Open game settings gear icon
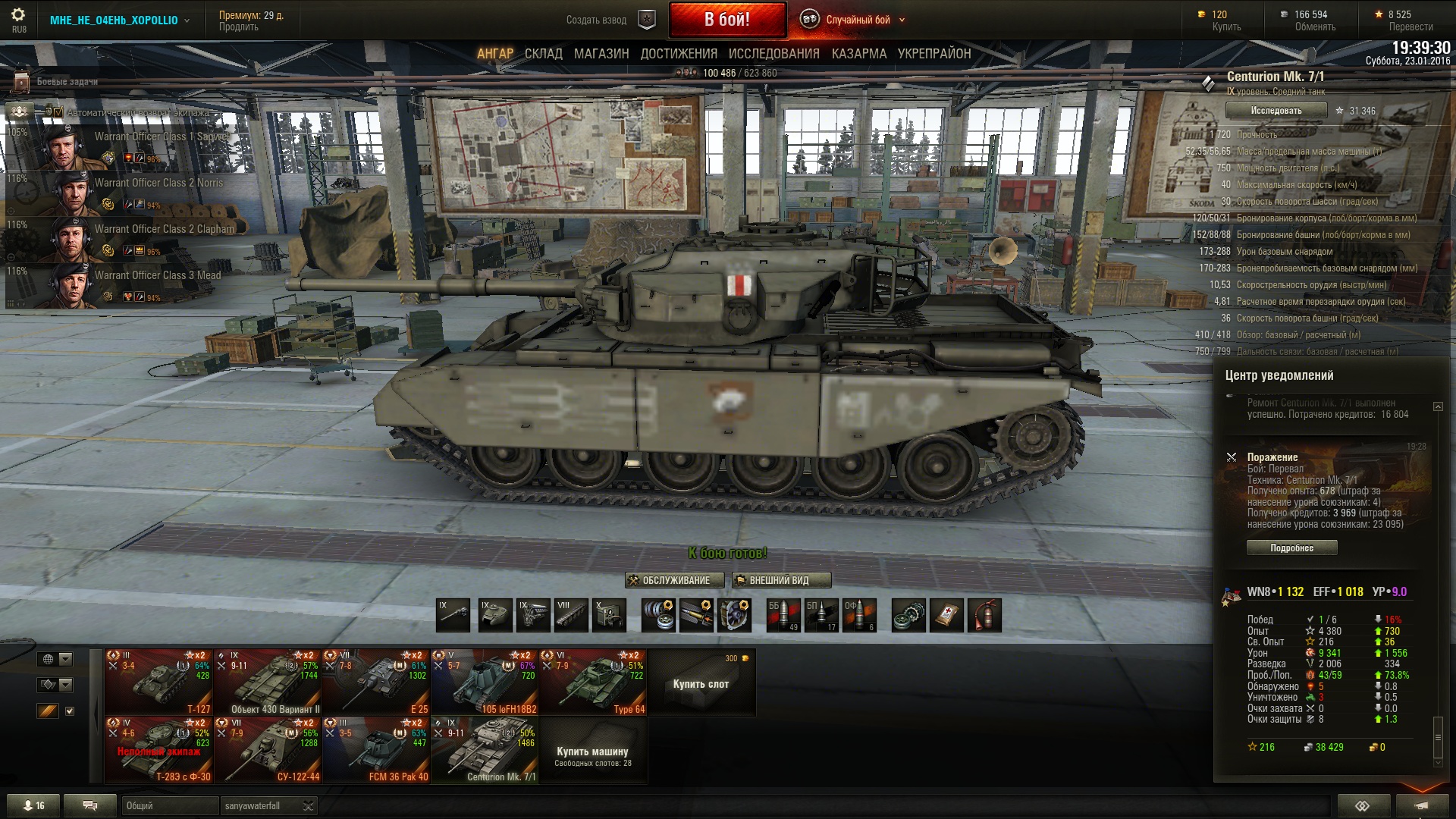Viewport: 1456px width, 819px height. (x=18, y=15)
